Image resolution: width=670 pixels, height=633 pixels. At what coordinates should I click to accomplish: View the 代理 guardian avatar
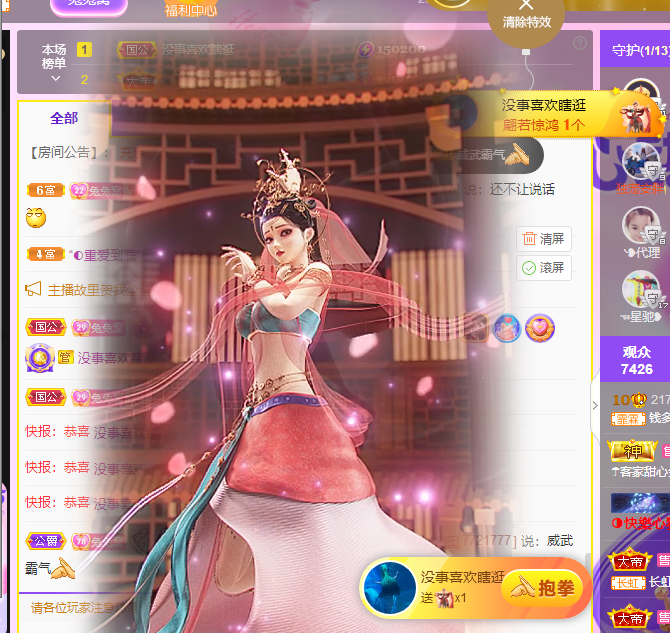(x=640, y=226)
